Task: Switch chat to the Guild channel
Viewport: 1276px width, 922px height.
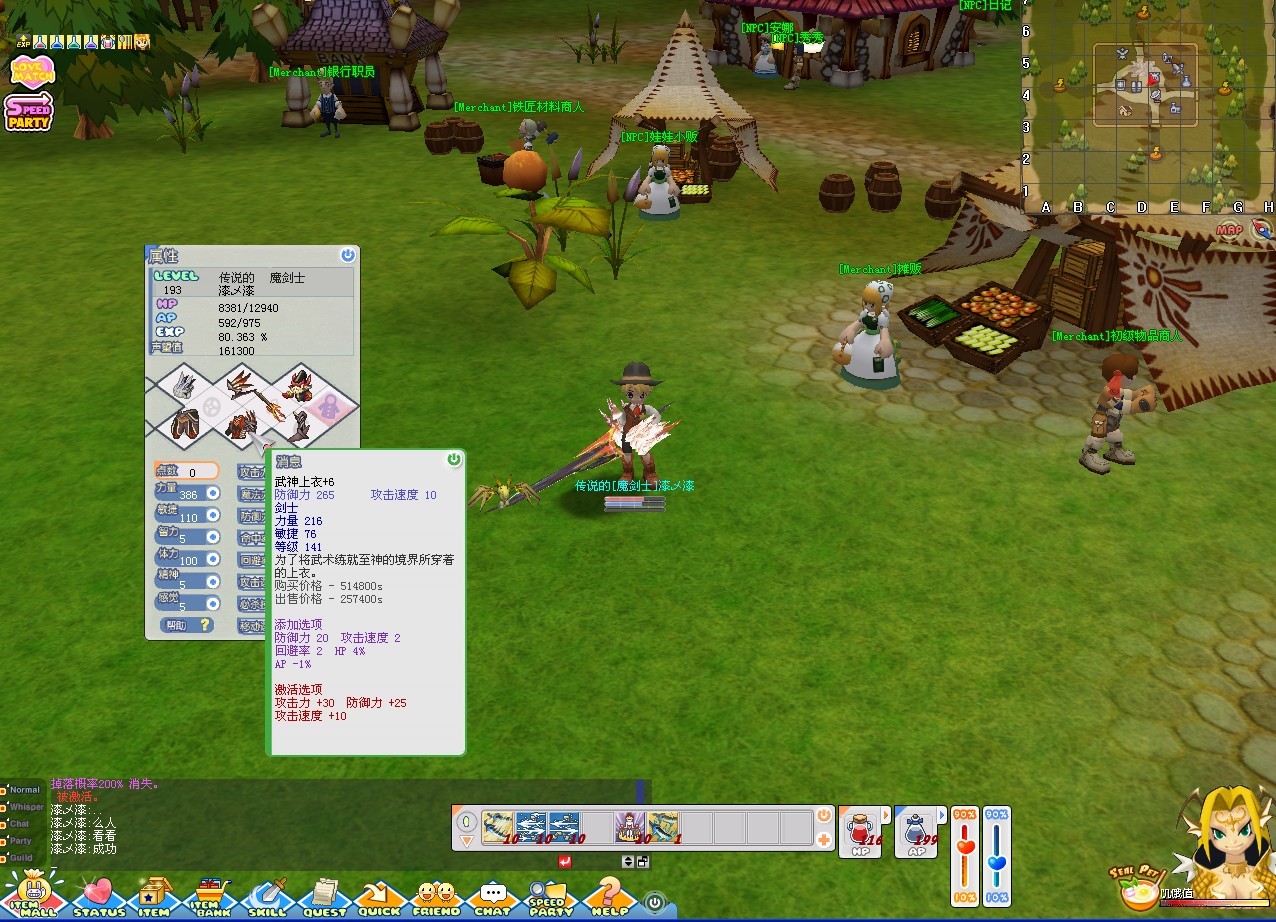Action: click(21, 857)
